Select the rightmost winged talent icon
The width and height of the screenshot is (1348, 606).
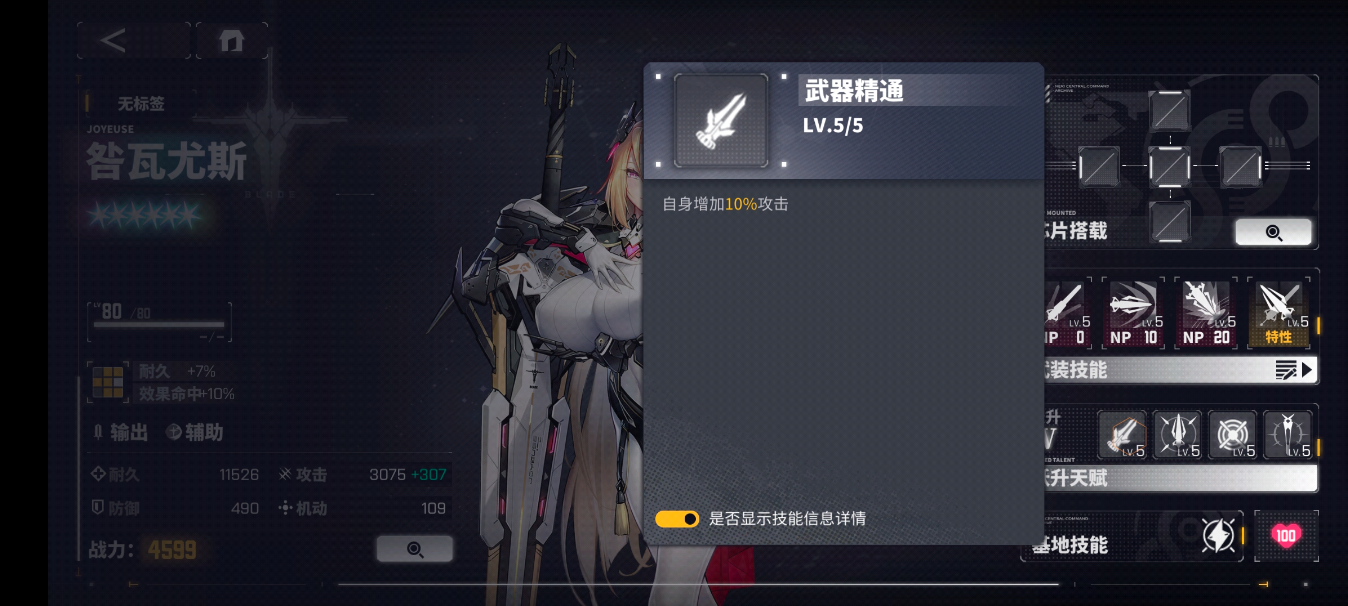coord(1287,435)
